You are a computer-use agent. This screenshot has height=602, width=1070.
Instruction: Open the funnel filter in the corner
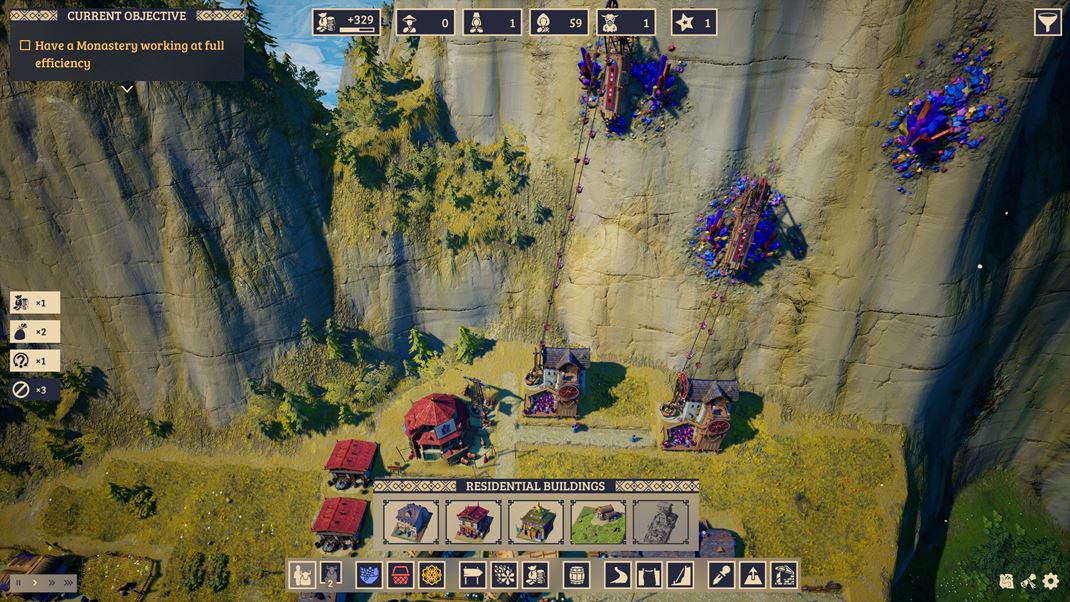pyautogui.click(x=1047, y=22)
